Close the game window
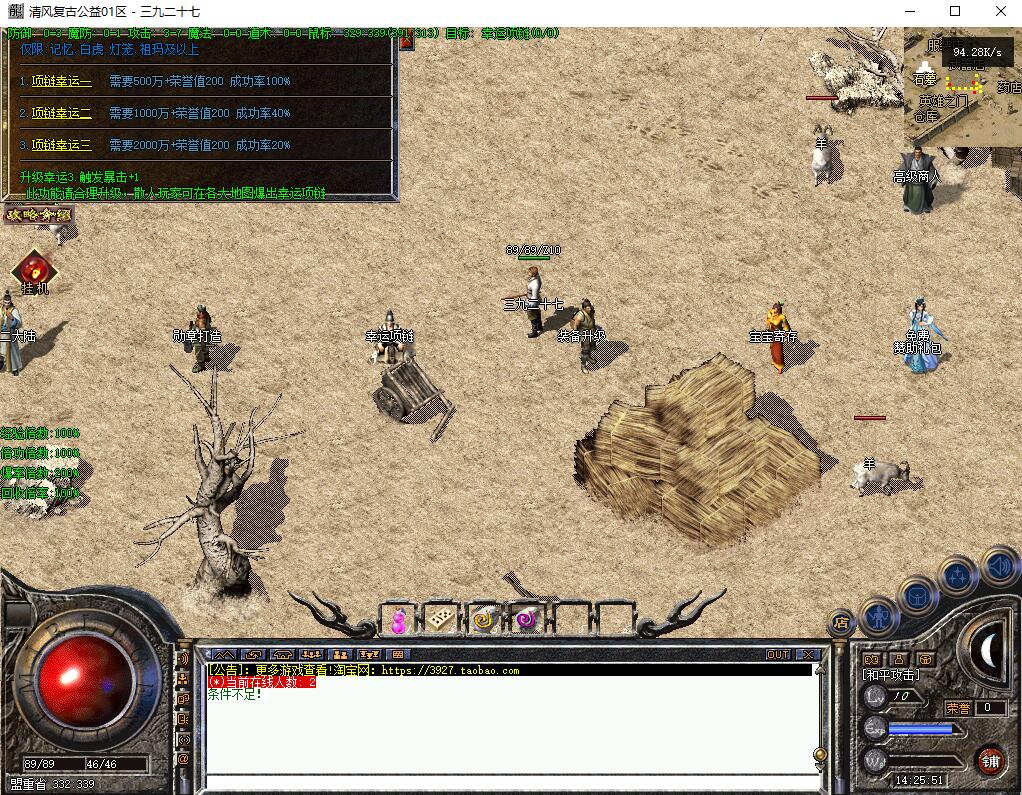Viewport: 1022px width, 795px height. [1001, 11]
